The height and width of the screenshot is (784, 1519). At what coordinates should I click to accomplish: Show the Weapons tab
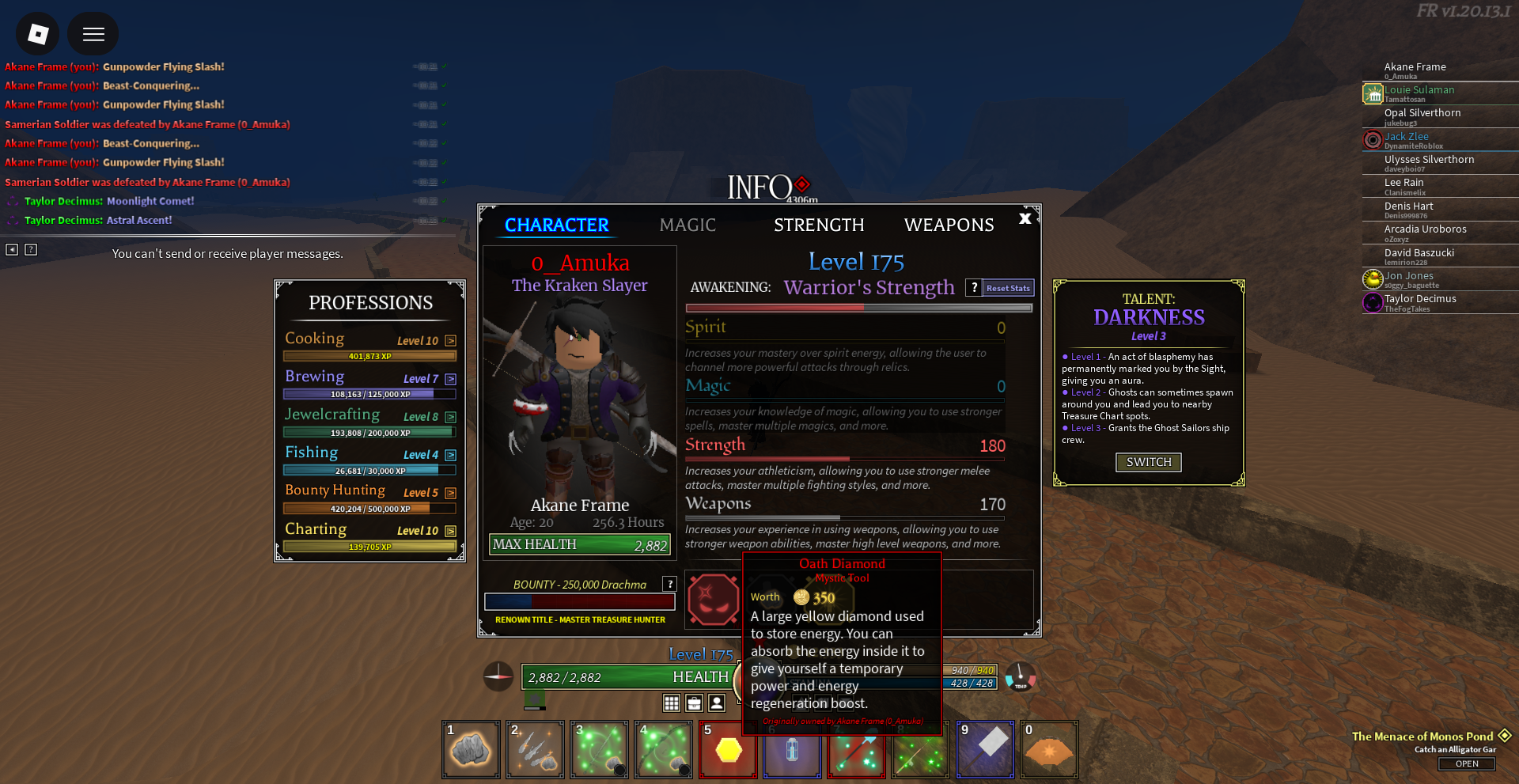tap(949, 225)
